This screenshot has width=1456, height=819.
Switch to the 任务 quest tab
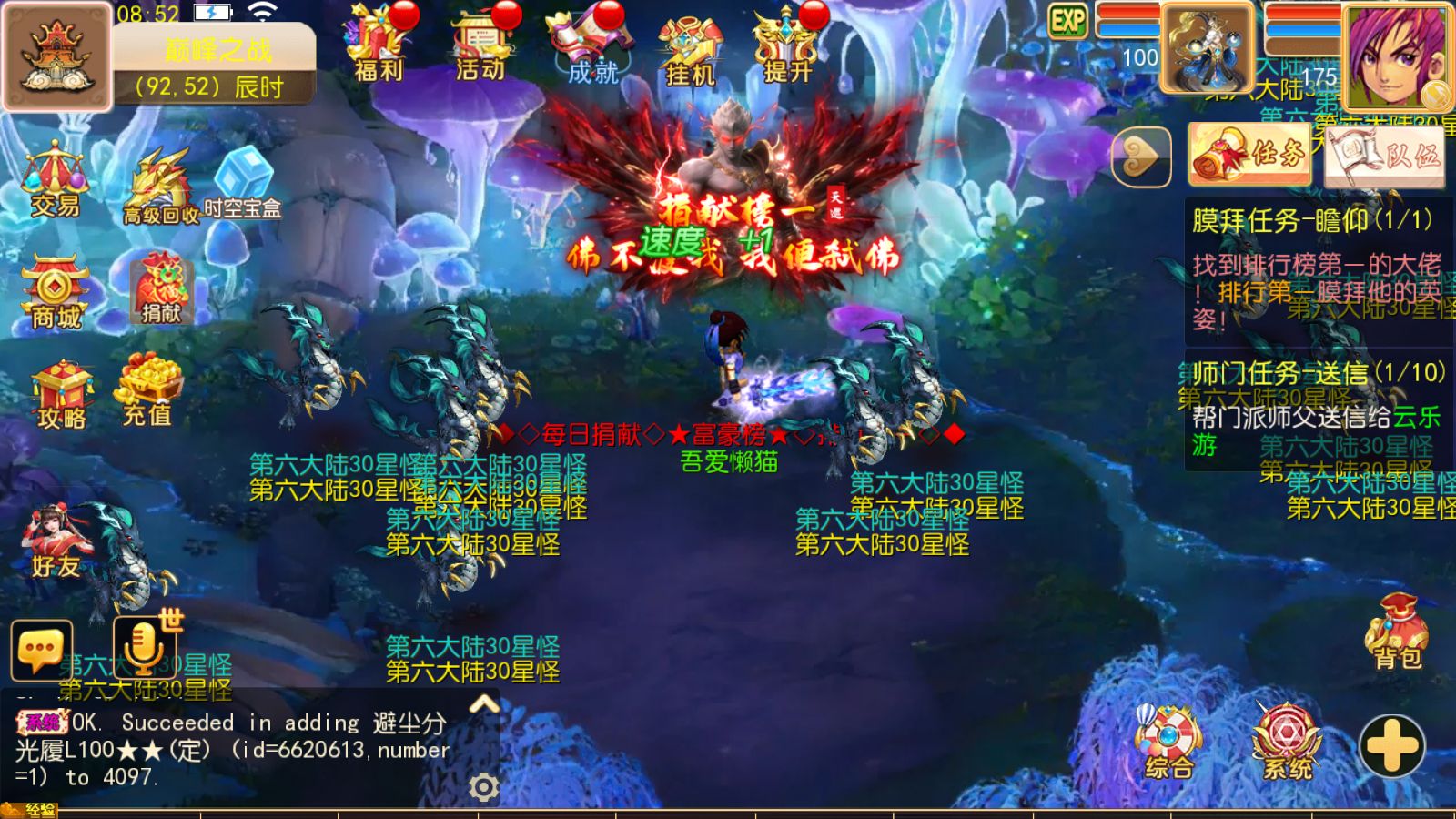[1249, 153]
